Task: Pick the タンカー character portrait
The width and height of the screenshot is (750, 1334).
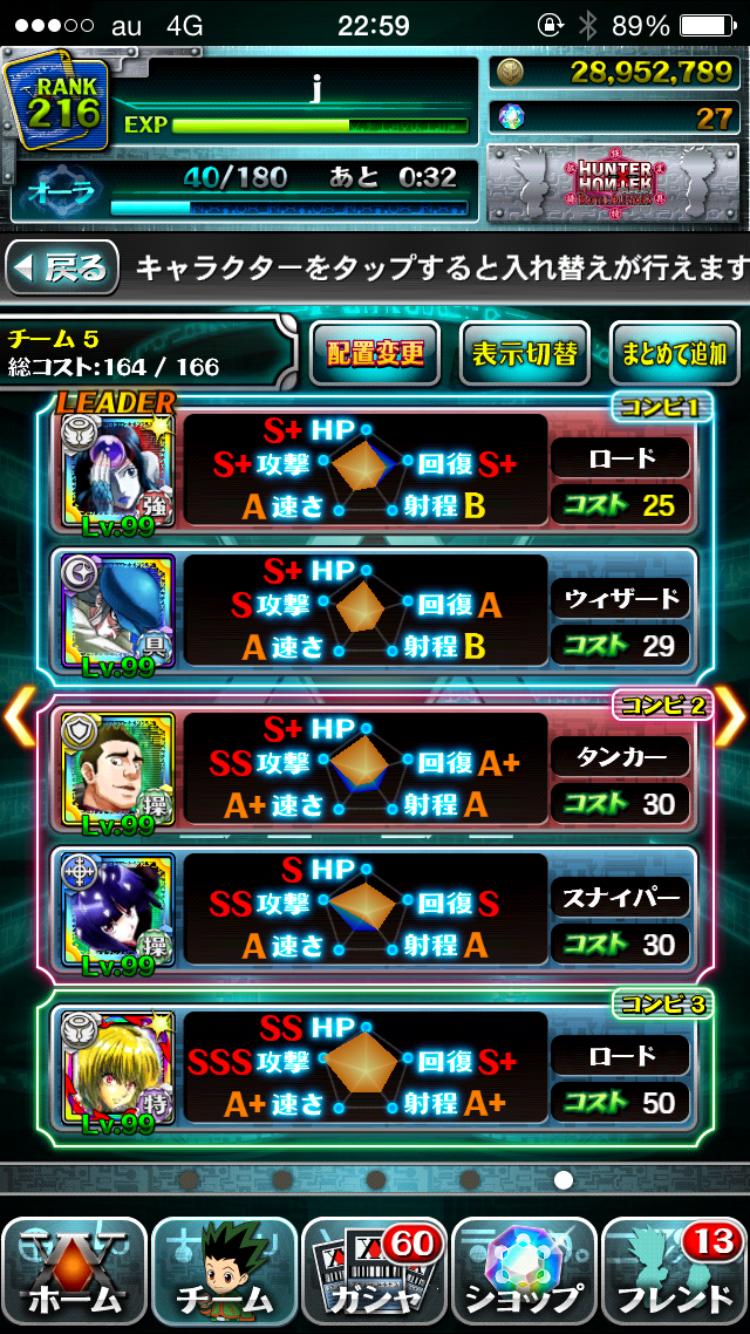Action: 117,770
